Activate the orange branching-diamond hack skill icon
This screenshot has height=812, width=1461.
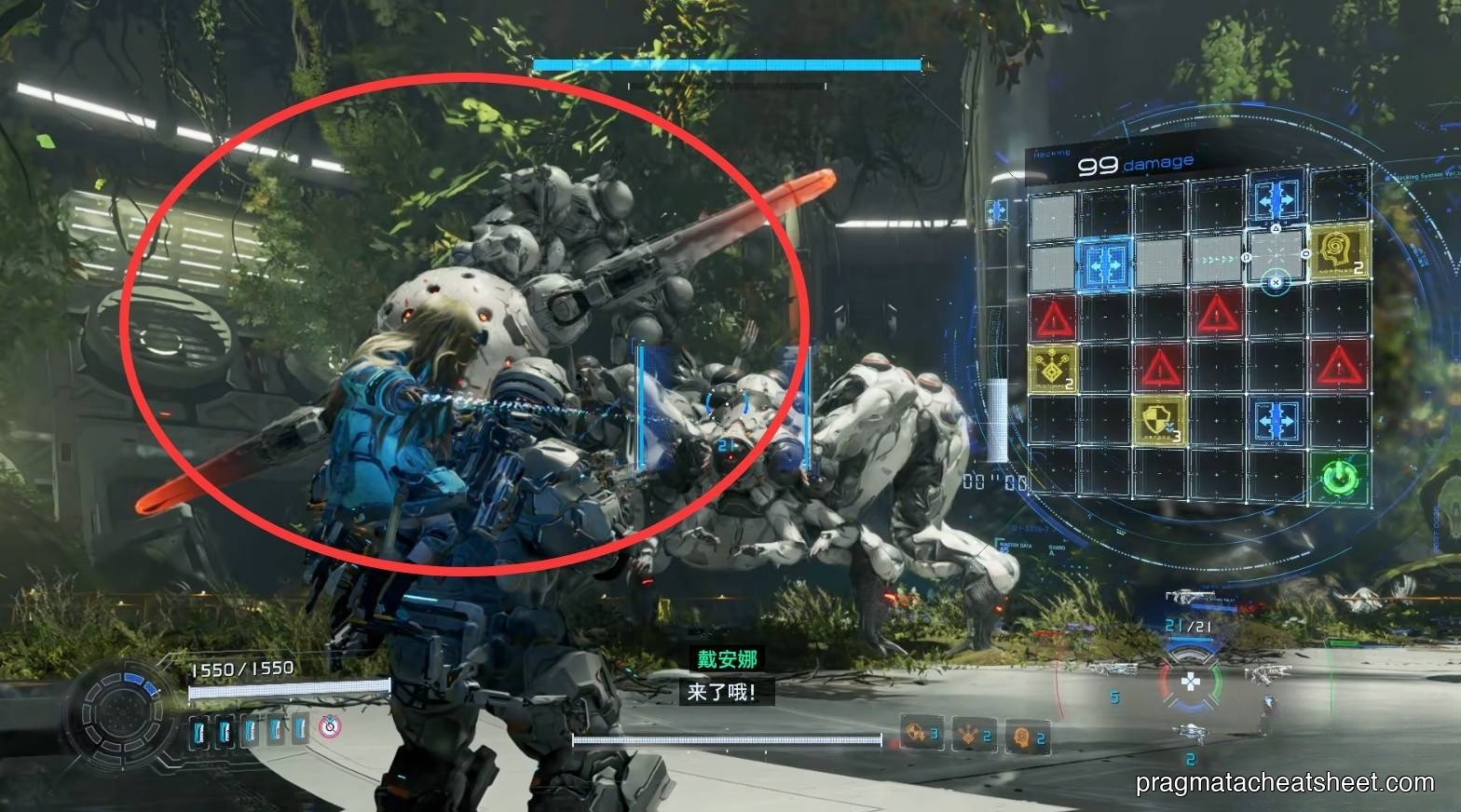tap(973, 736)
